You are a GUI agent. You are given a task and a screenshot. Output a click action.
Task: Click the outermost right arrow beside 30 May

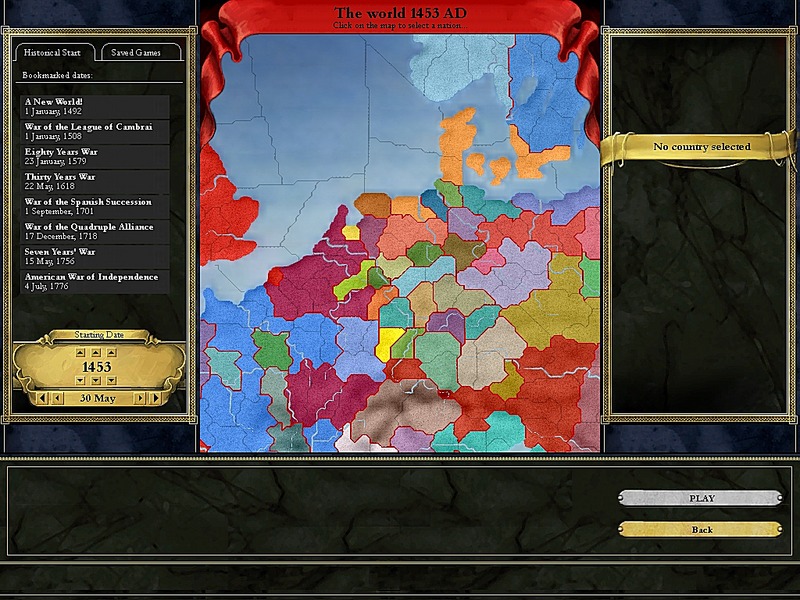click(154, 398)
